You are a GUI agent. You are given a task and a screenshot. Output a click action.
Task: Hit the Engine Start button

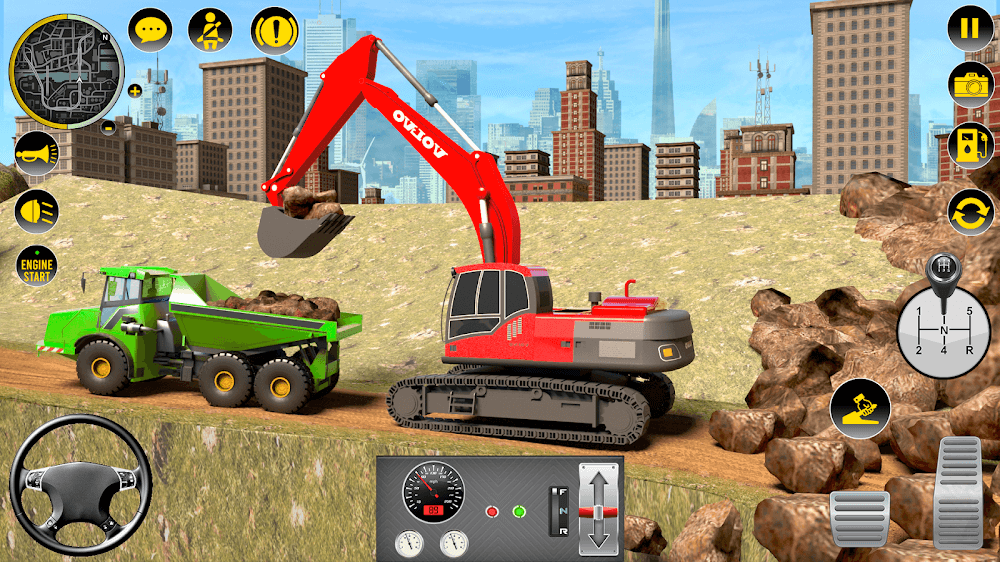pyautogui.click(x=36, y=267)
